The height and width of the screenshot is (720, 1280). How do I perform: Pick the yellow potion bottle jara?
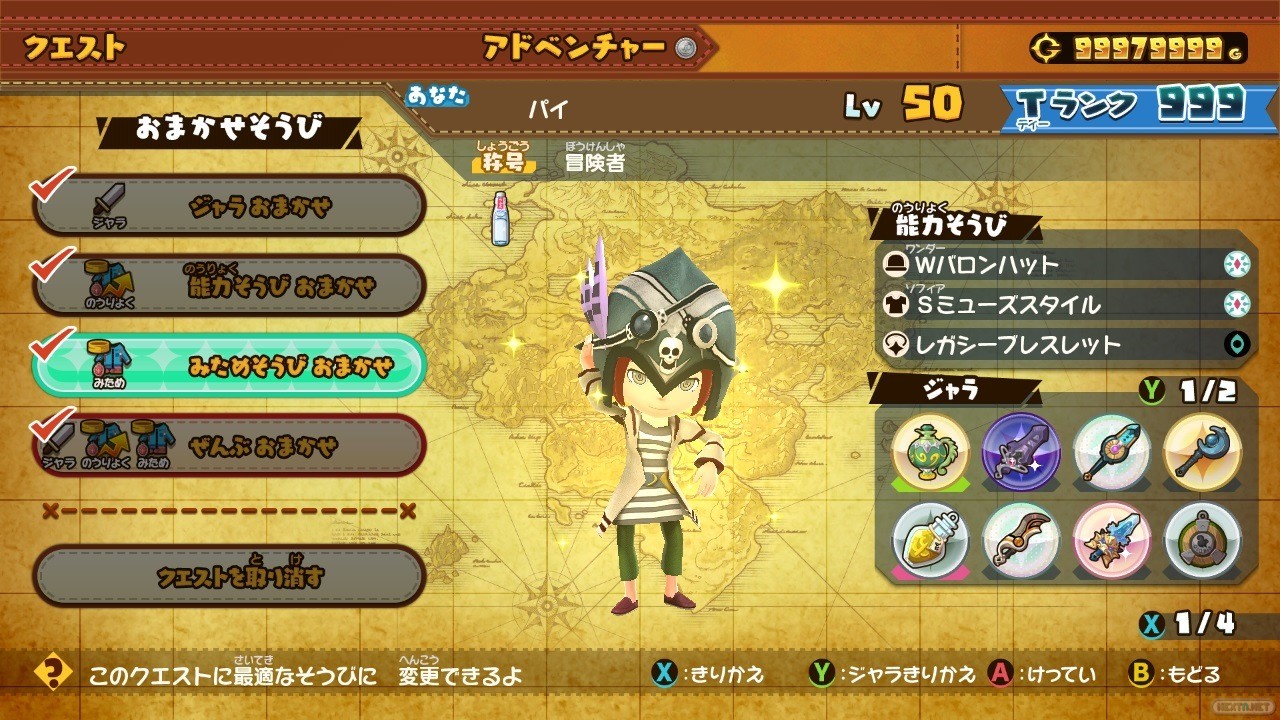point(930,540)
